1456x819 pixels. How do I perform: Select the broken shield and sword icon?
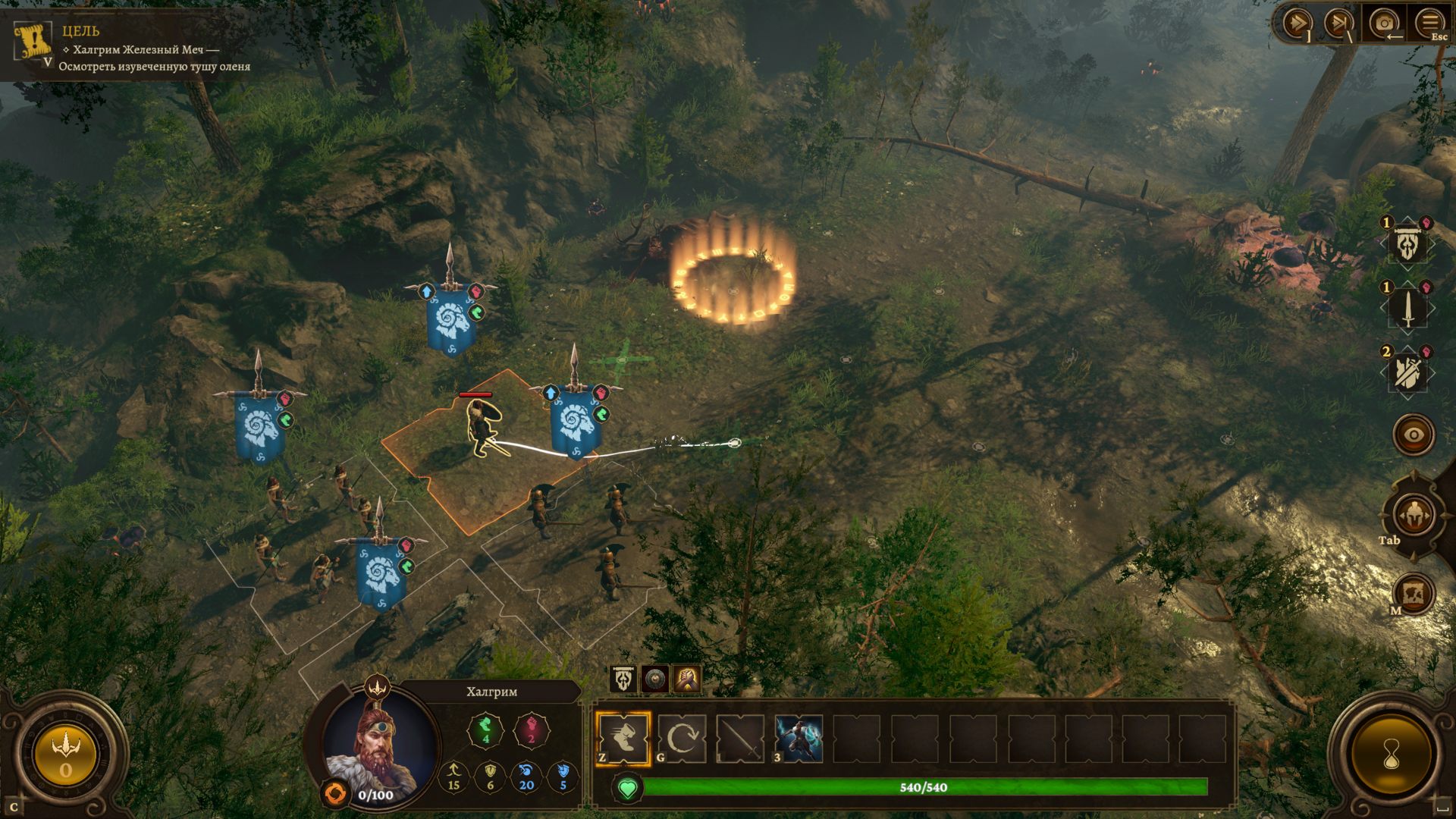pyautogui.click(x=1407, y=372)
